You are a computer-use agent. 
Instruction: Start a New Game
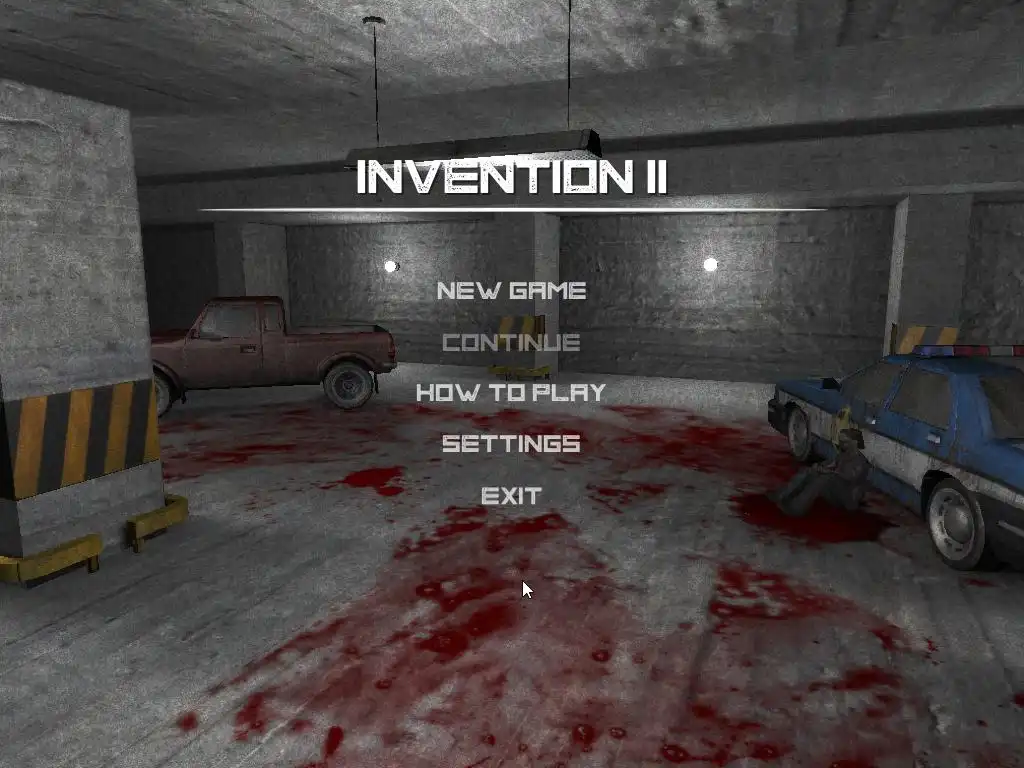(511, 291)
